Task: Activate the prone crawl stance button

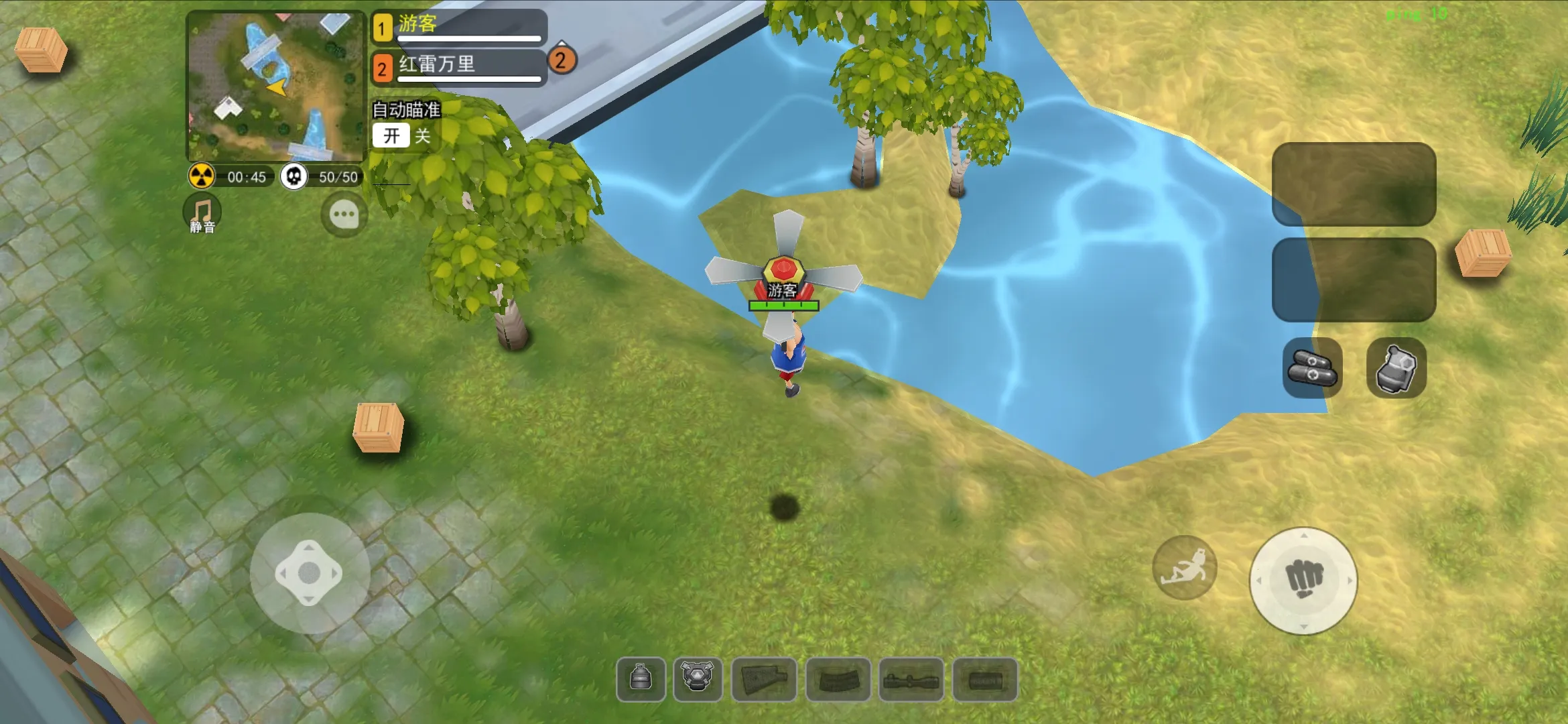Action: pos(1185,568)
